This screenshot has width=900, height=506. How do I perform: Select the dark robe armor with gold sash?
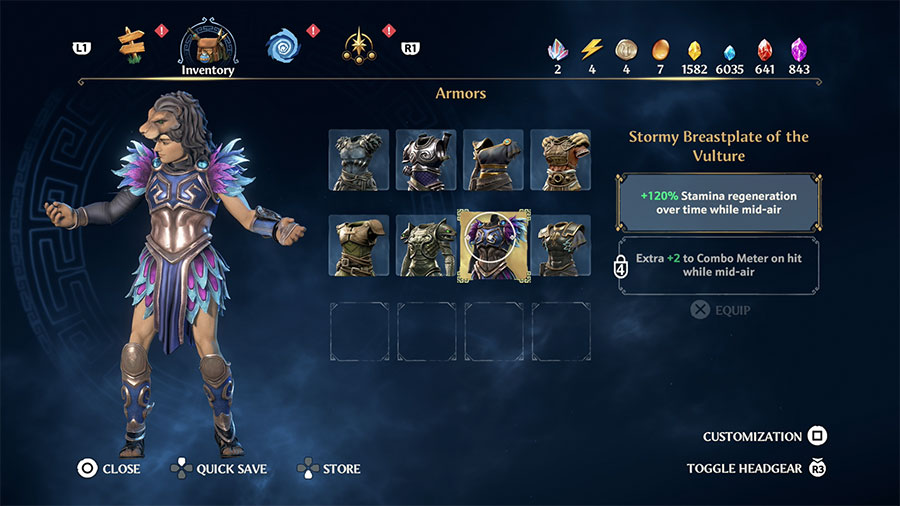coord(493,159)
